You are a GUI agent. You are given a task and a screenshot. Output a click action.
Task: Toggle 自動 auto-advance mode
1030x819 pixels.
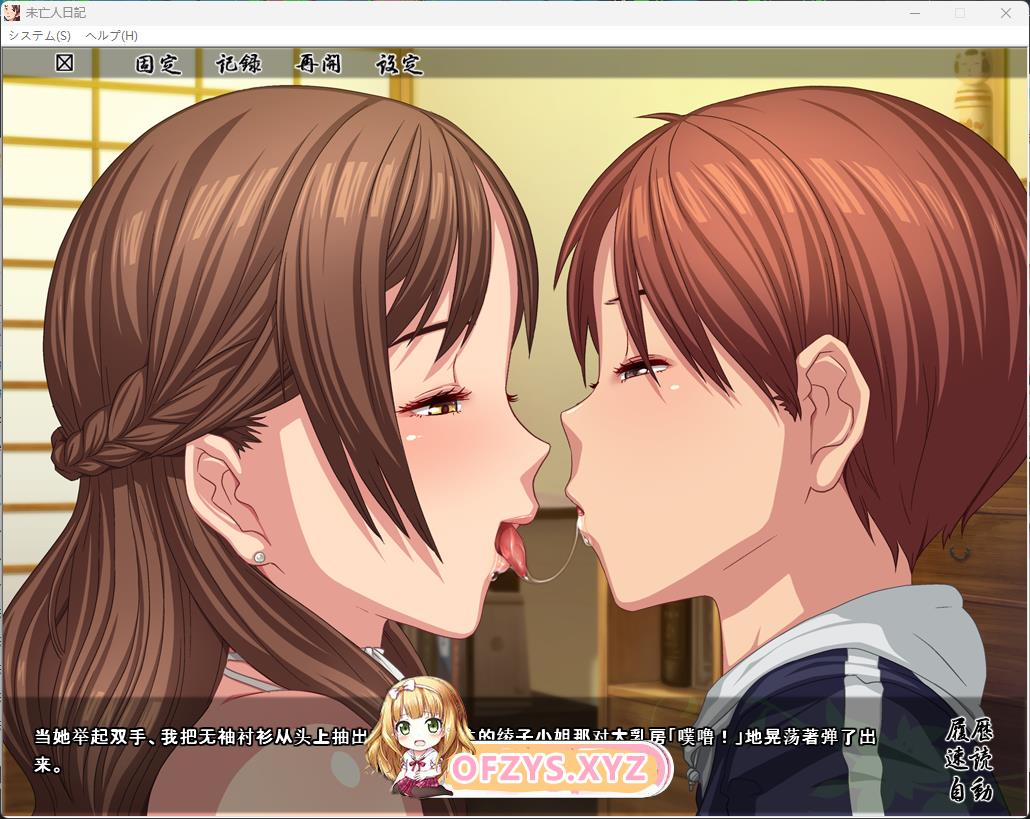click(x=969, y=790)
